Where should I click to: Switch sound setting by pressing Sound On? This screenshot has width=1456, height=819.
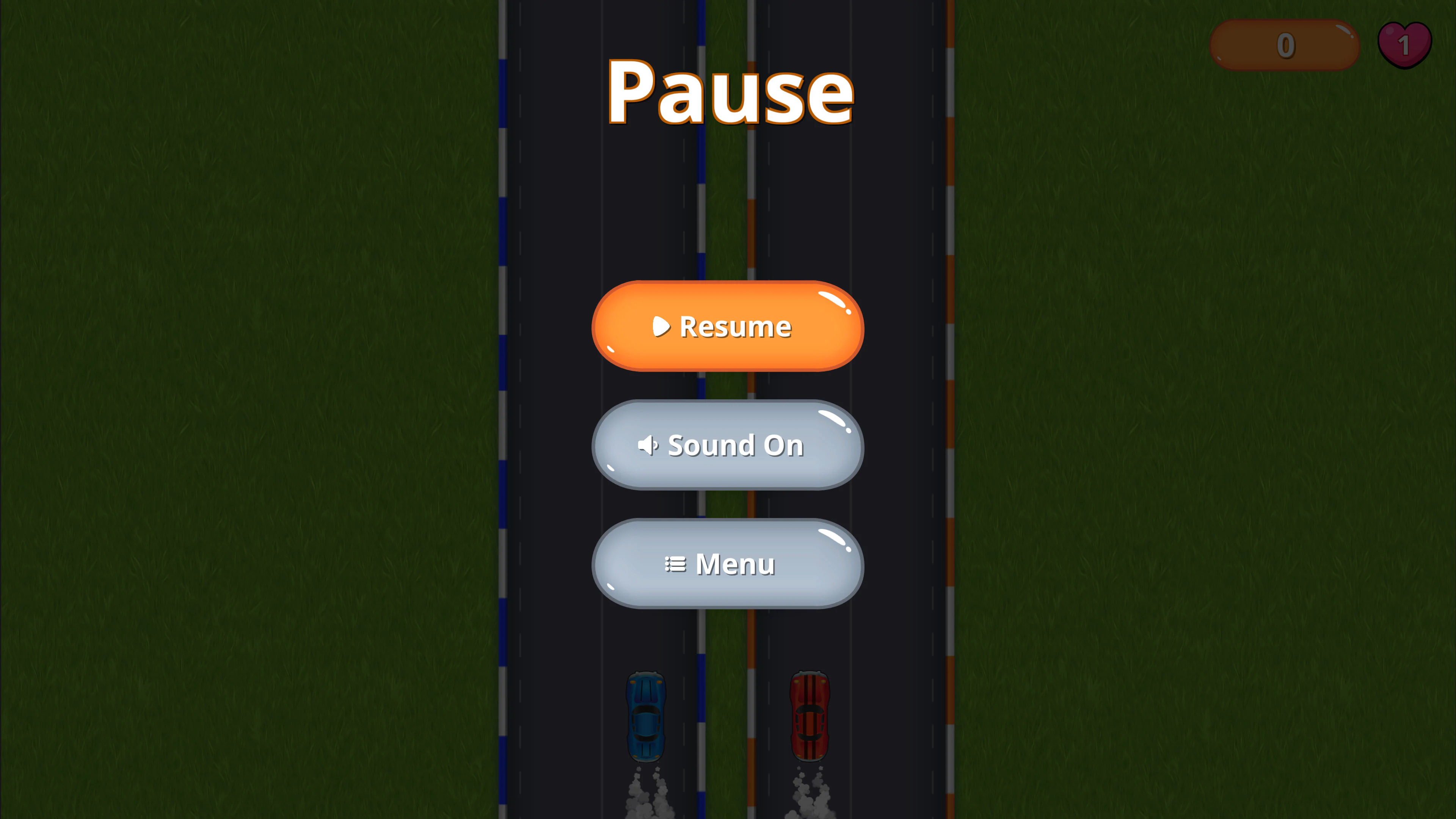[727, 446]
